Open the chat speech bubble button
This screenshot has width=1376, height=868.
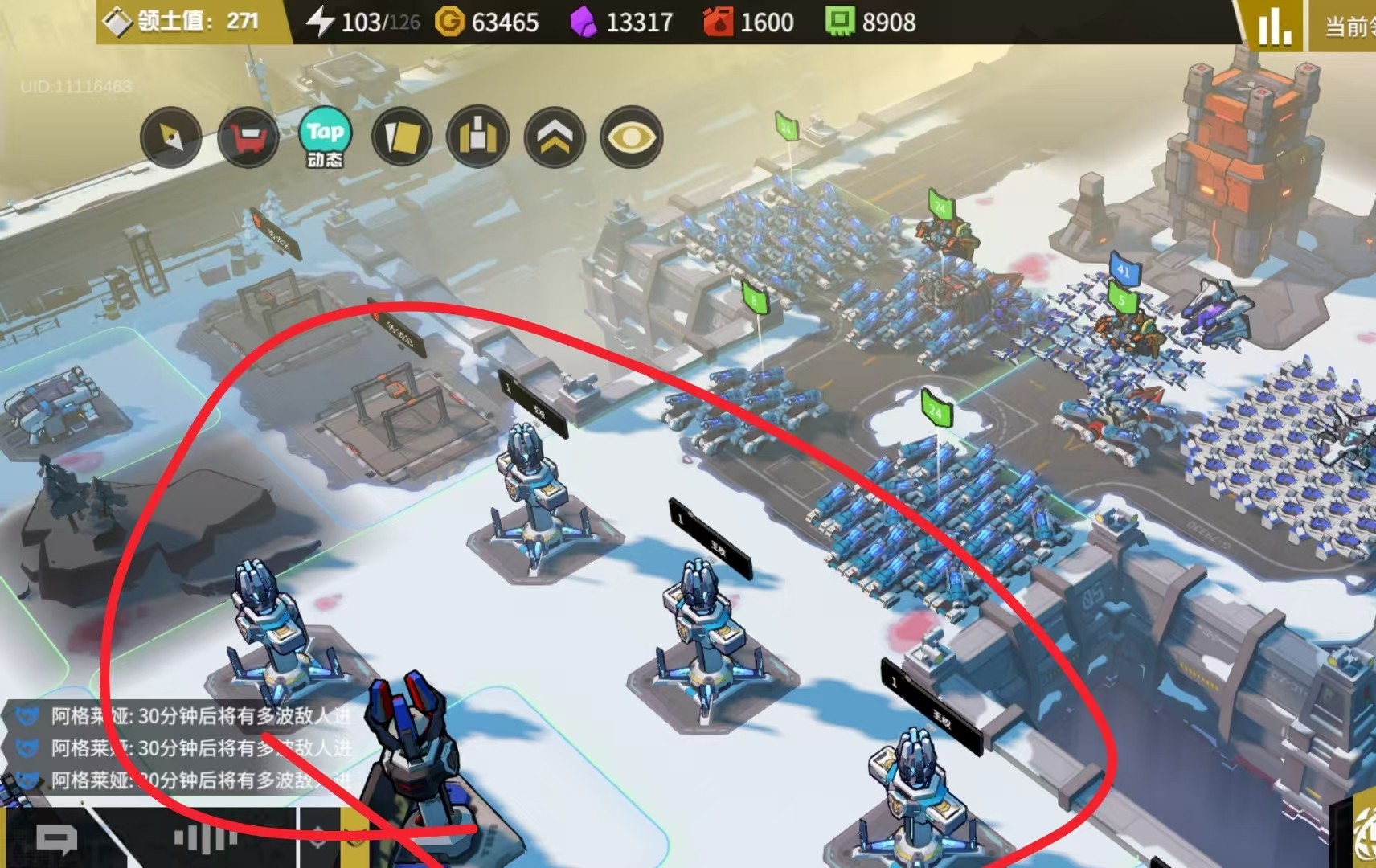click(x=56, y=840)
